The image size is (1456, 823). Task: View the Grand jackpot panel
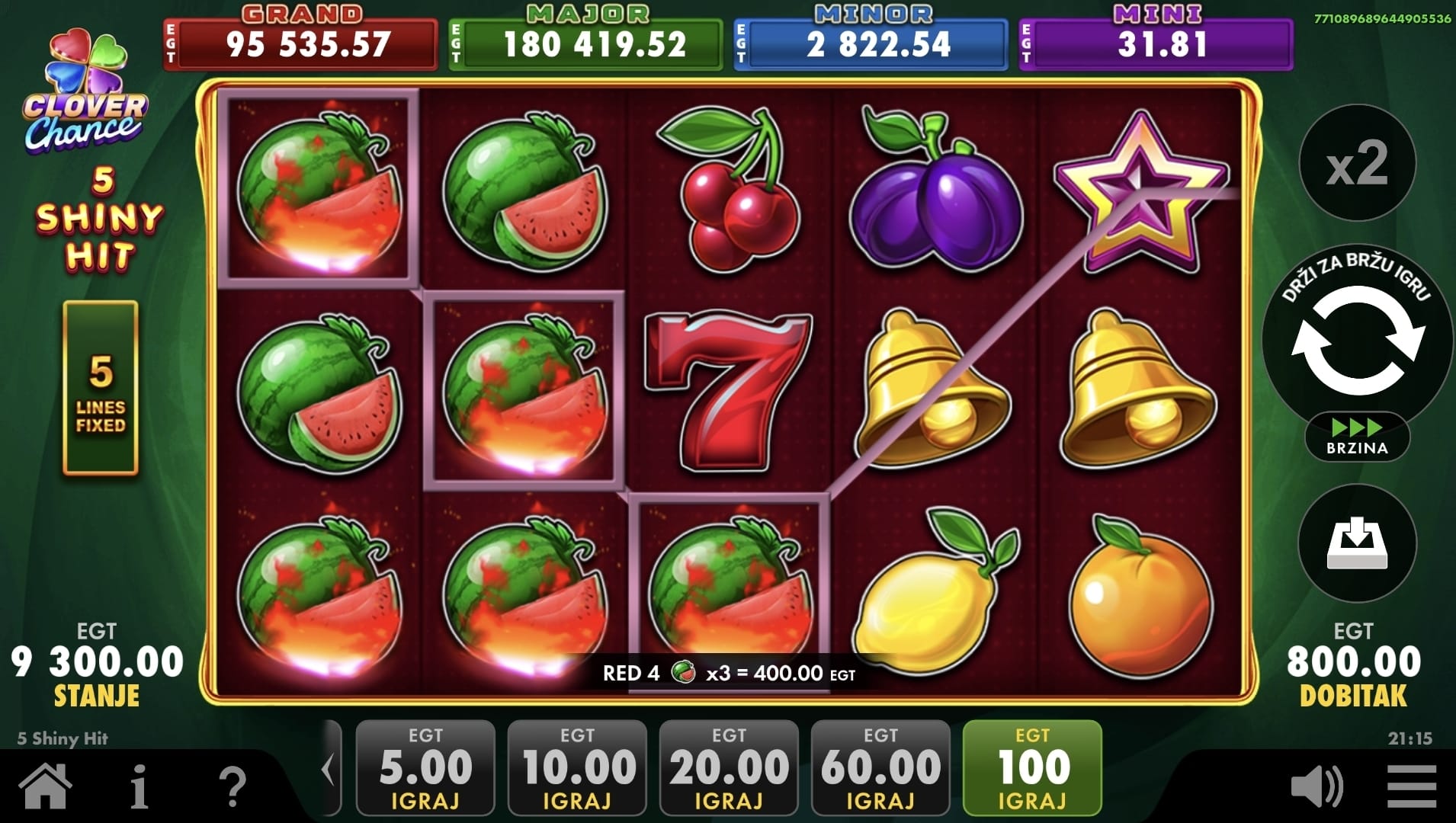(300, 42)
